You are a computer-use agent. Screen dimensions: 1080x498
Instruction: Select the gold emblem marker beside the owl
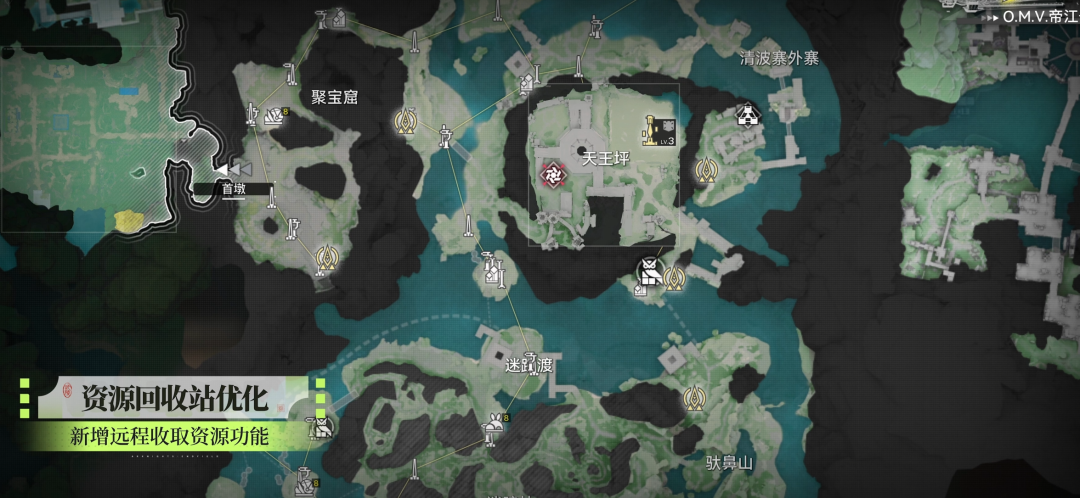[675, 277]
